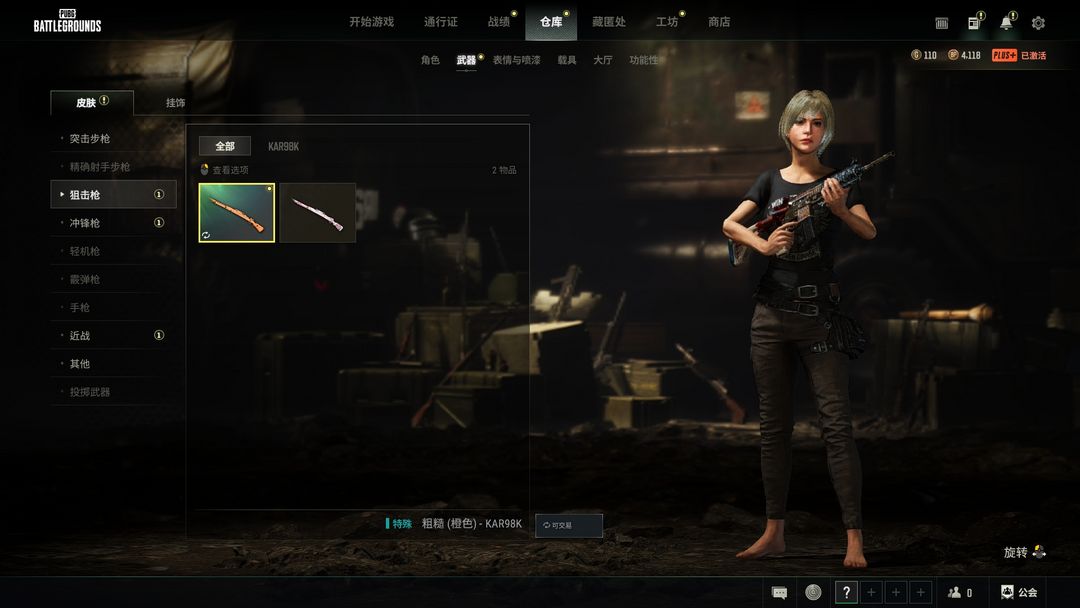The height and width of the screenshot is (608, 1080).
Task: Open the settings gear icon
Action: point(1038,23)
